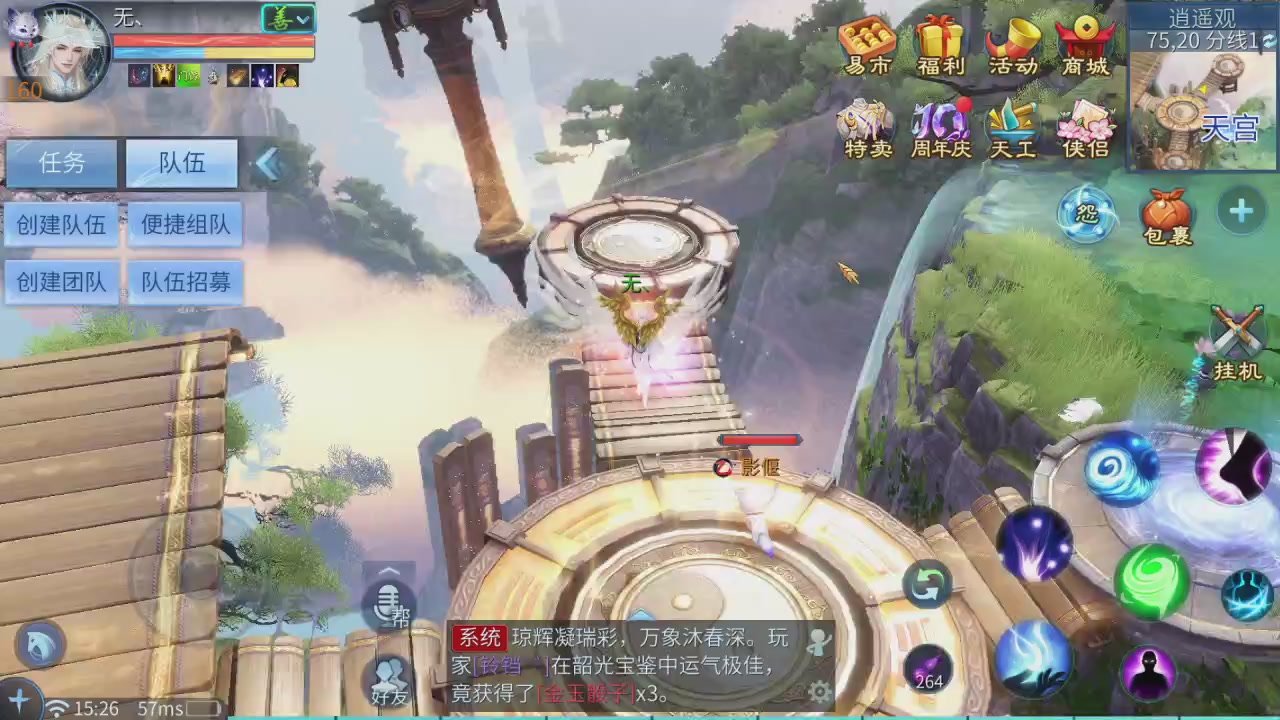Click the enemy 影倔 health bar
Viewport: 1280px width, 720px height.
coord(758,440)
